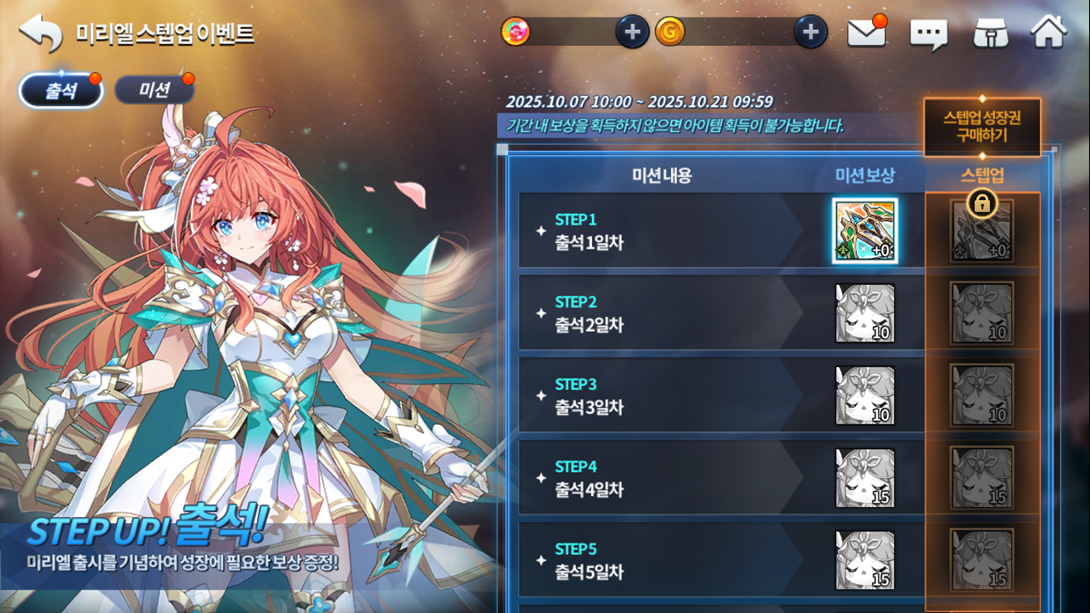Select the STEP 4 mission reward icon

[x=865, y=478]
